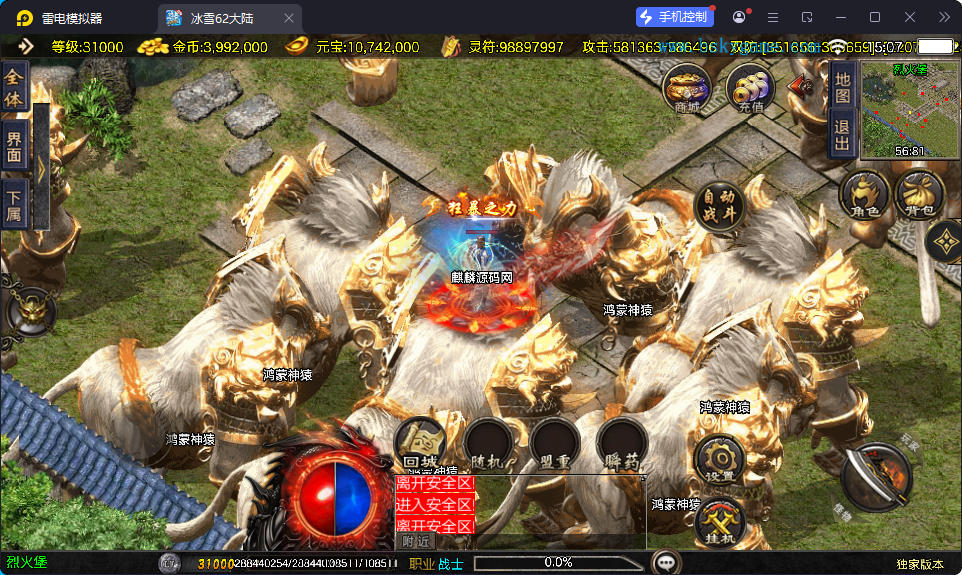Open the 商城 shop icon
This screenshot has height=575, width=962.
[x=687, y=87]
